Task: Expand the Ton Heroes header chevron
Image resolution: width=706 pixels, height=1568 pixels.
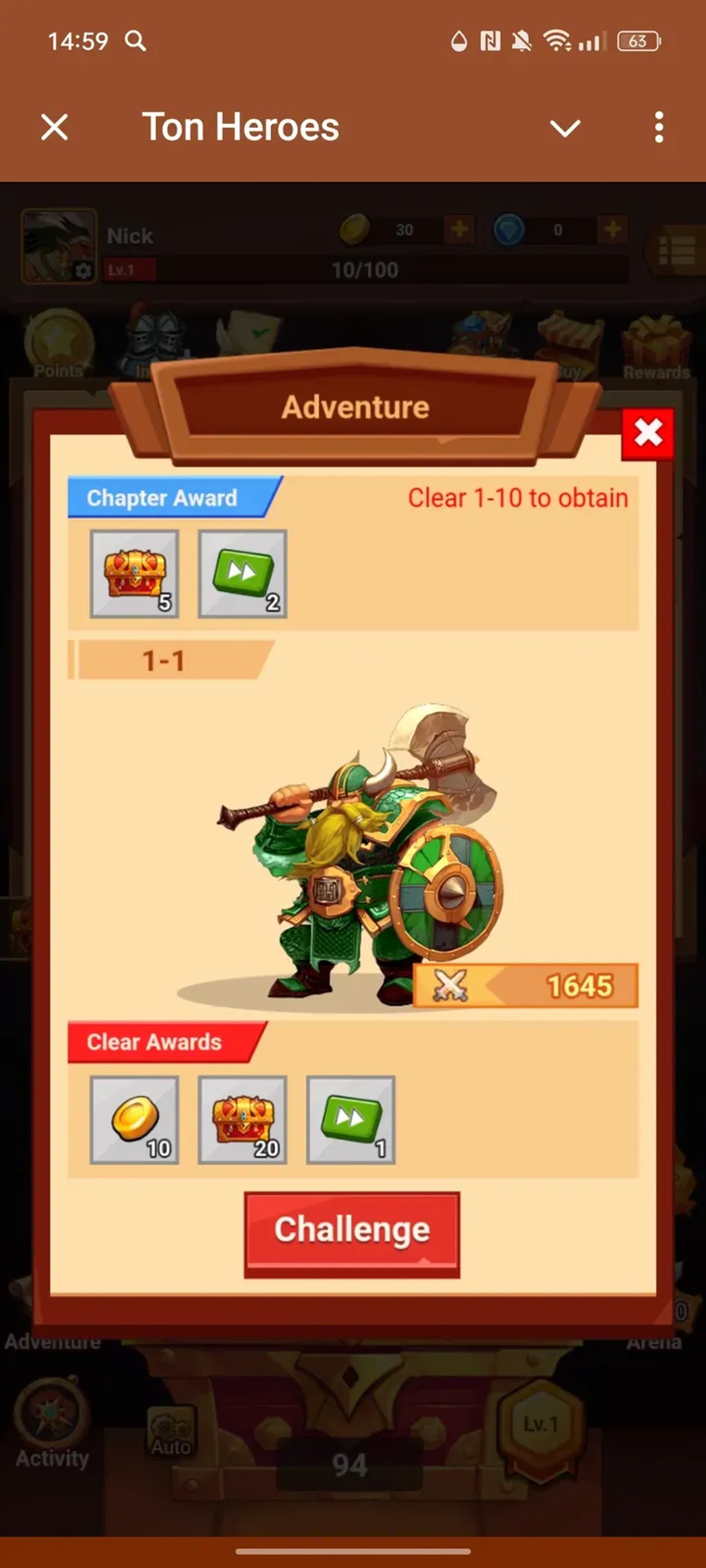Action: point(565,127)
